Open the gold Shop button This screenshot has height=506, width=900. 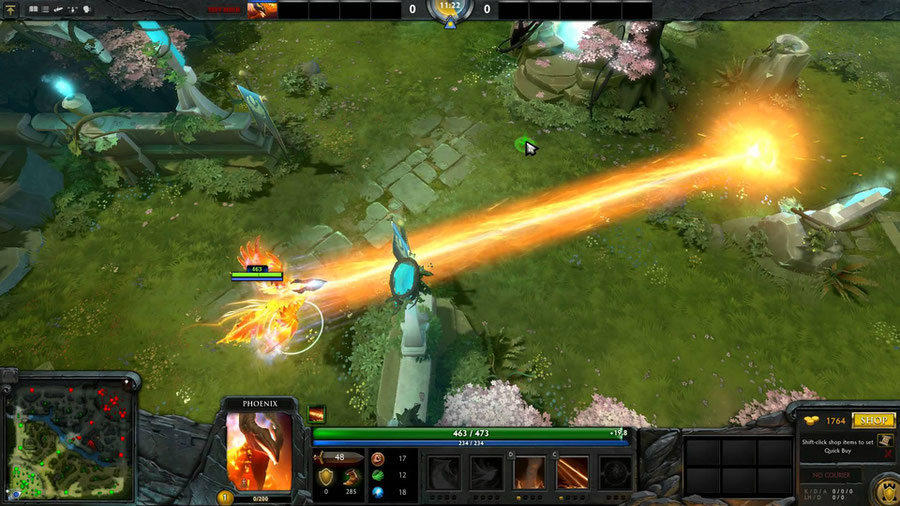click(x=873, y=421)
